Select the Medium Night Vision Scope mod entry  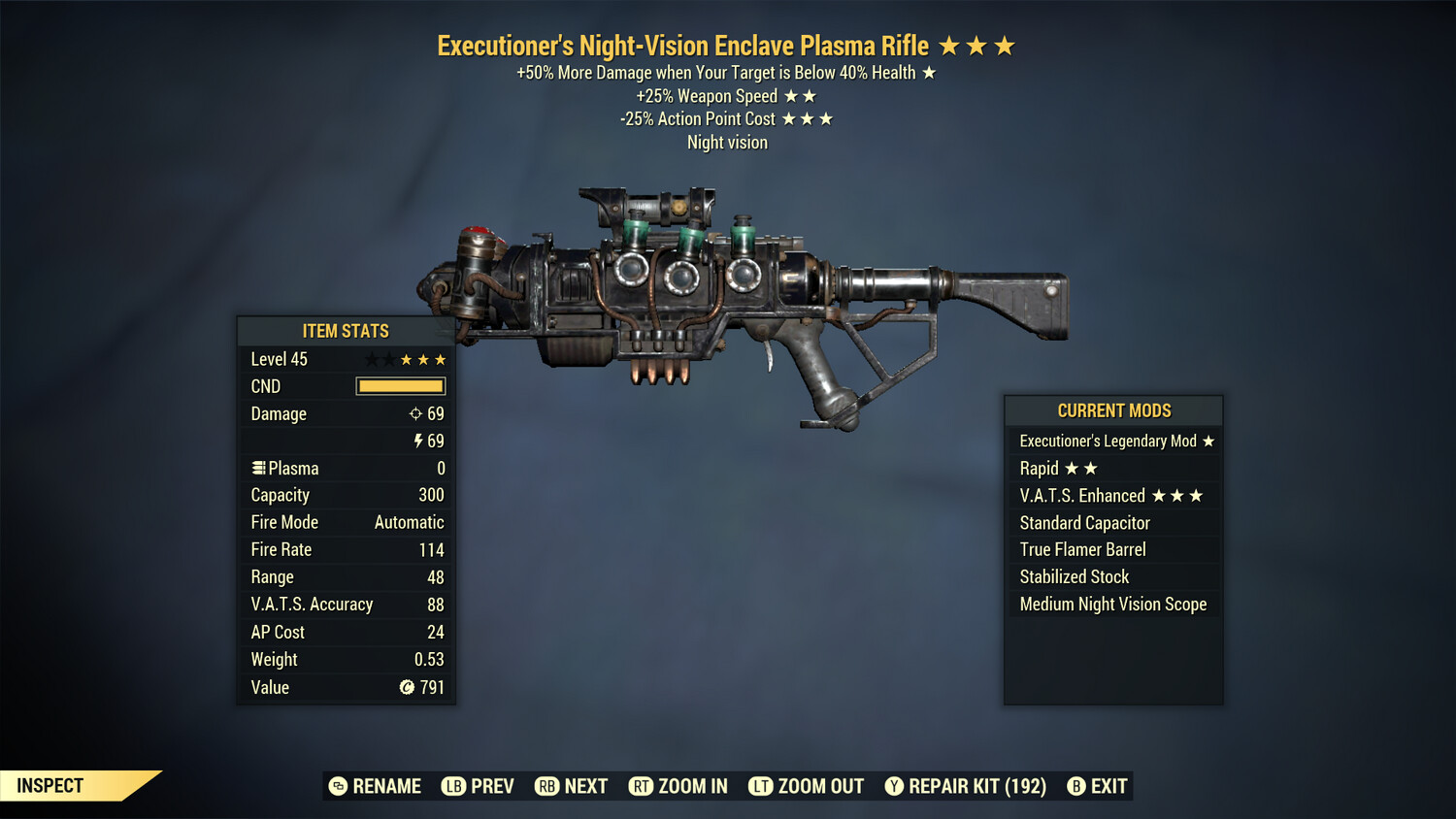pyautogui.click(x=1112, y=604)
